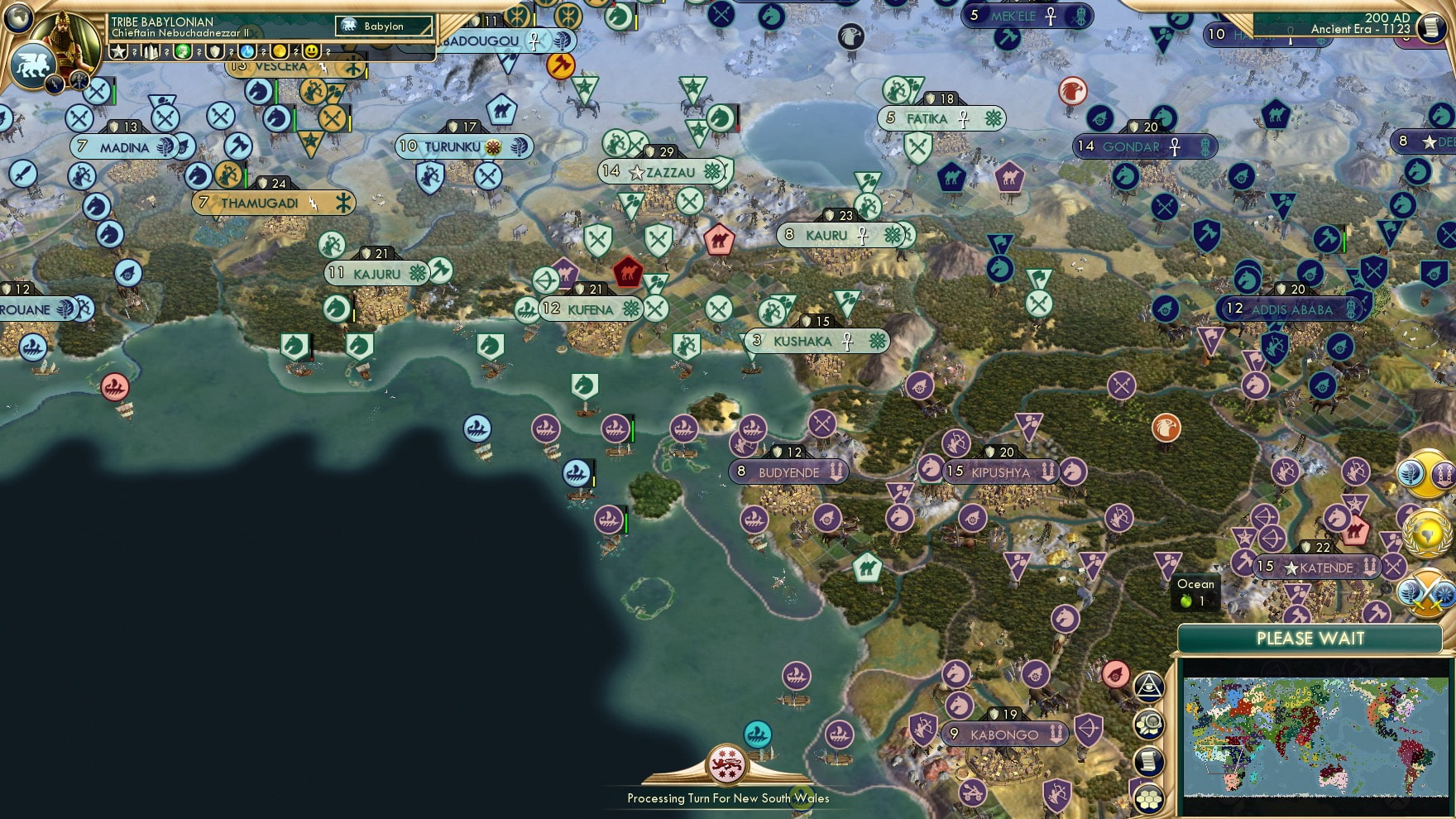Toggle strategic view with the magnifier button

(x=1149, y=724)
